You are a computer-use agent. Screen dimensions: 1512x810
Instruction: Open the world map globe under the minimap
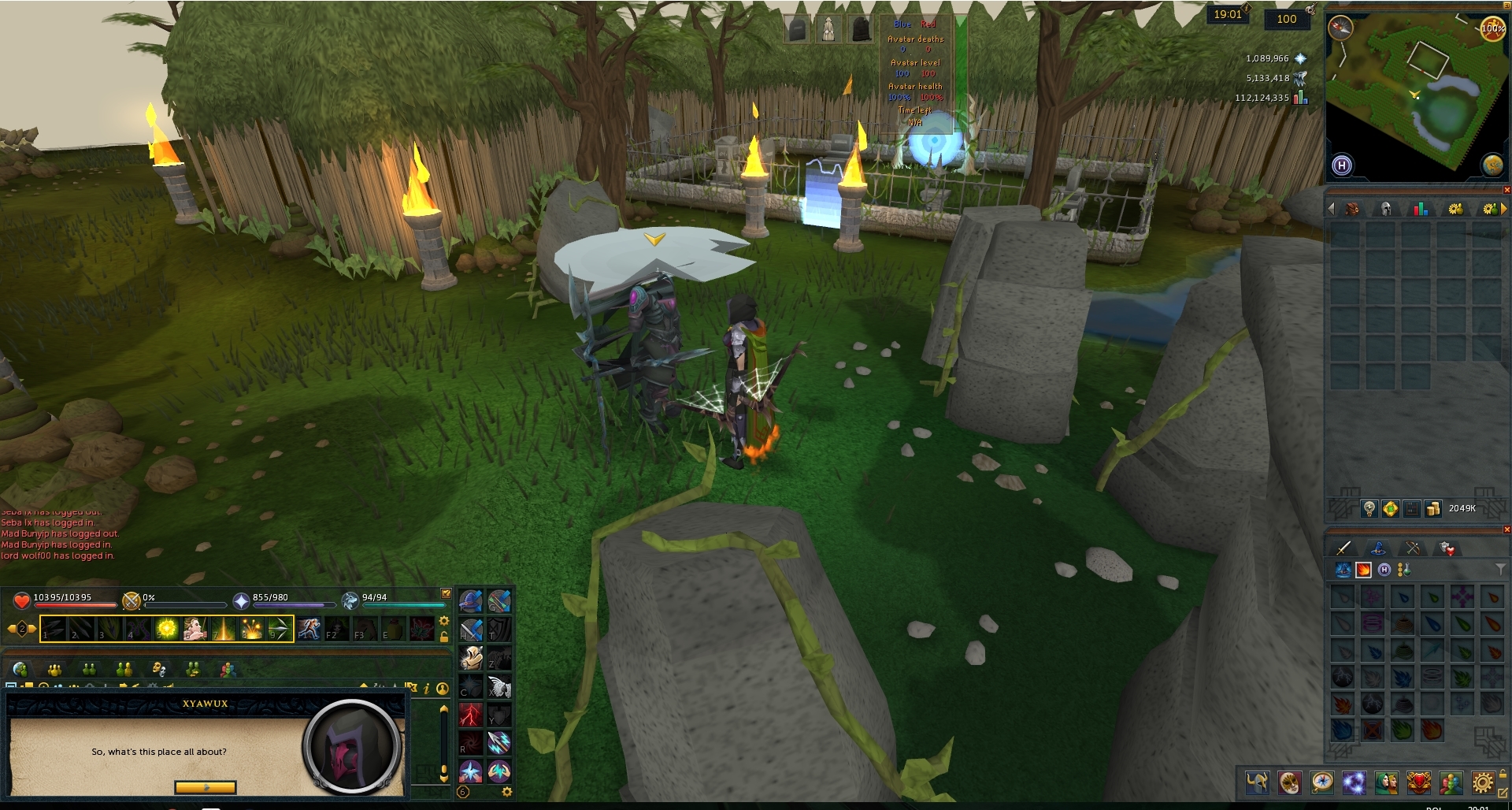click(x=1495, y=165)
